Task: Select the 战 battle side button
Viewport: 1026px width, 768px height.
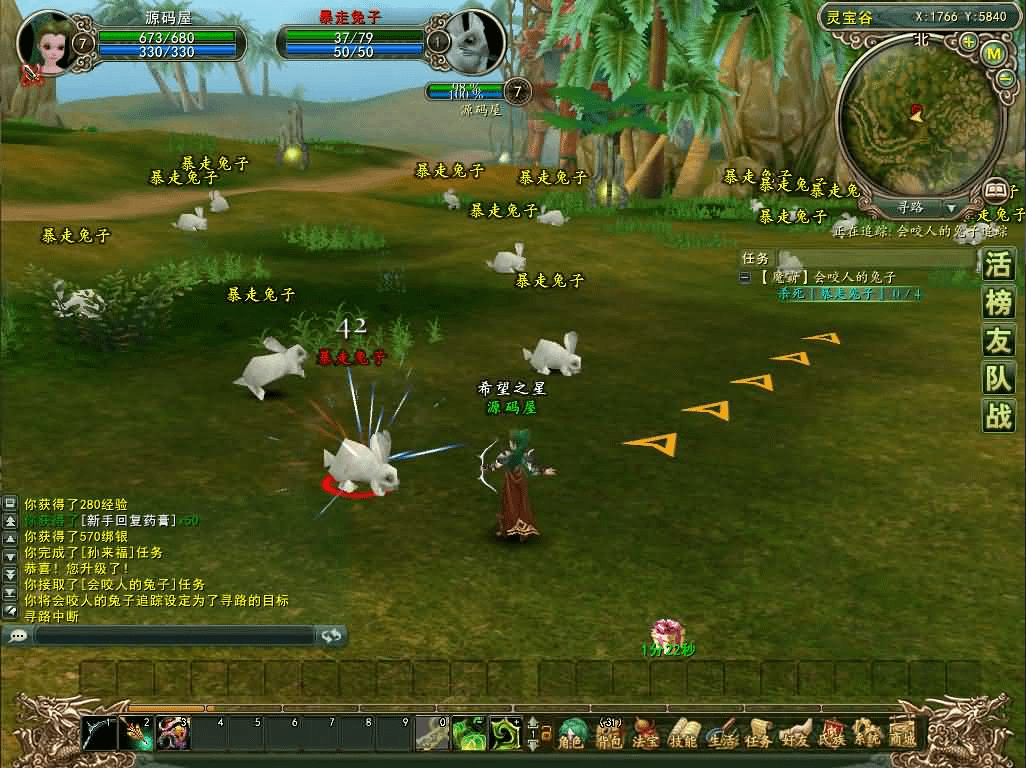Action: tap(998, 415)
